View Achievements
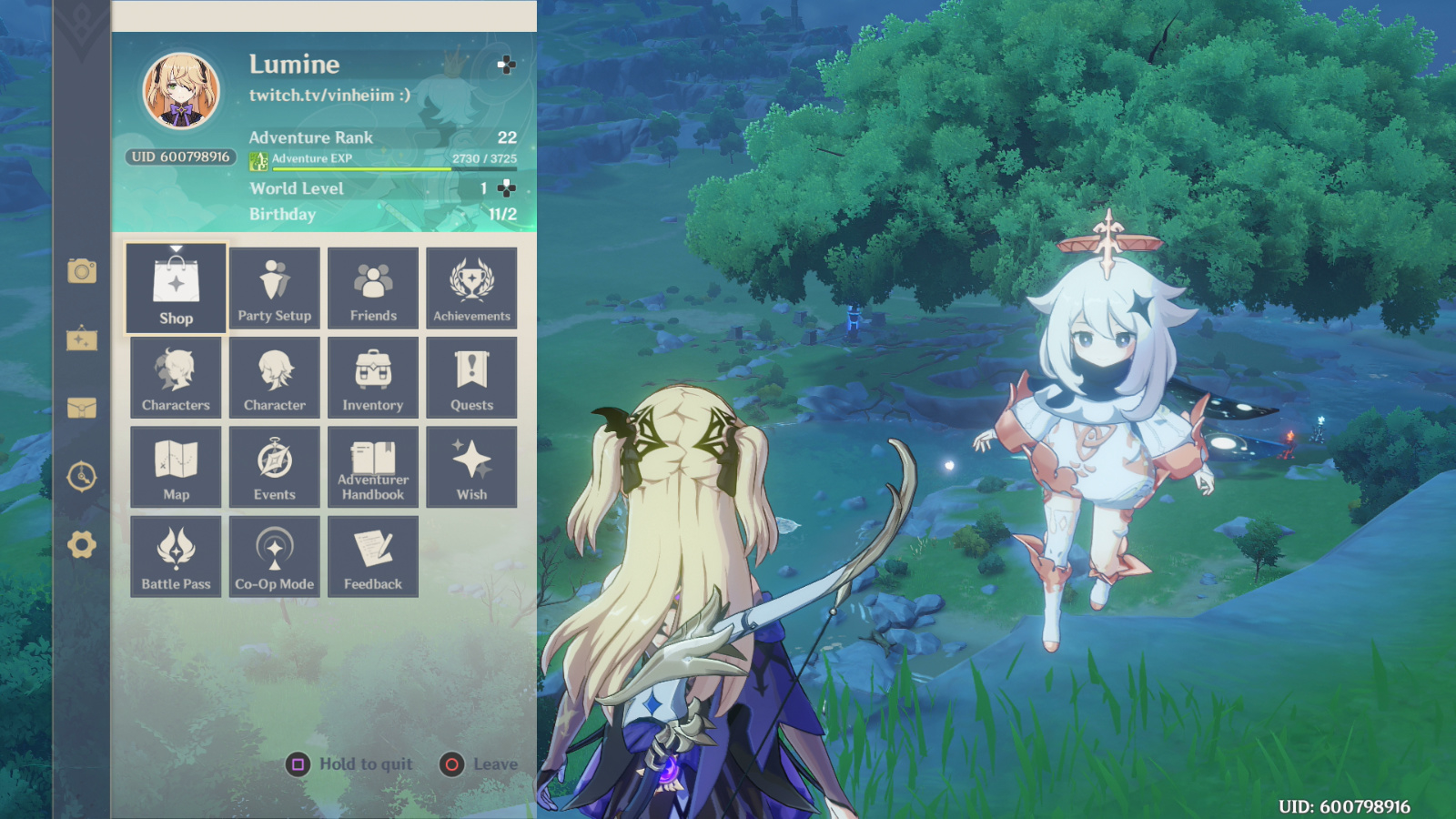1456x819 pixels. (x=471, y=287)
